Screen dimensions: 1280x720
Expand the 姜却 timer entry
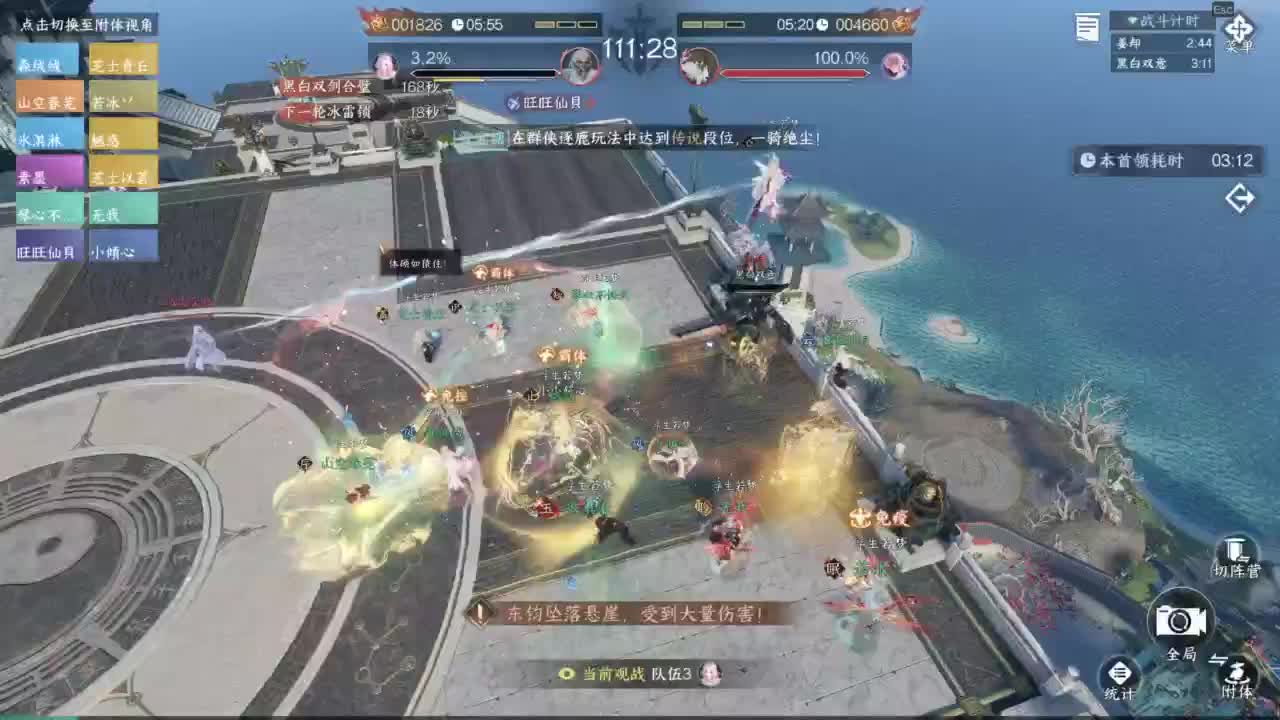pyautogui.click(x=1163, y=44)
